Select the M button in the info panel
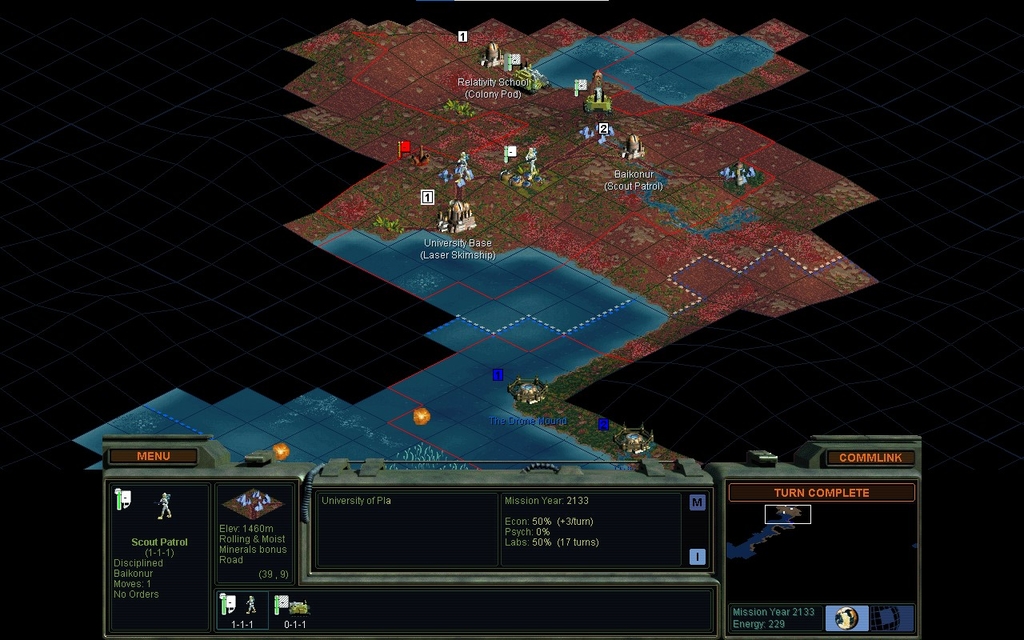Screen dimensions: 1024x640 point(697,502)
